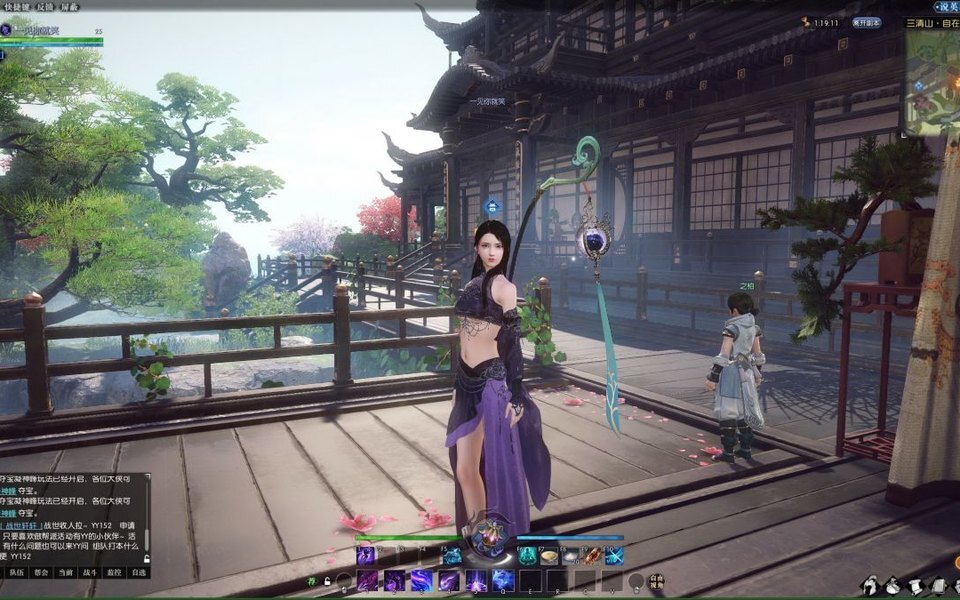Switch to the 队伍 chat tab
The height and width of the screenshot is (600, 960).
(x=17, y=572)
